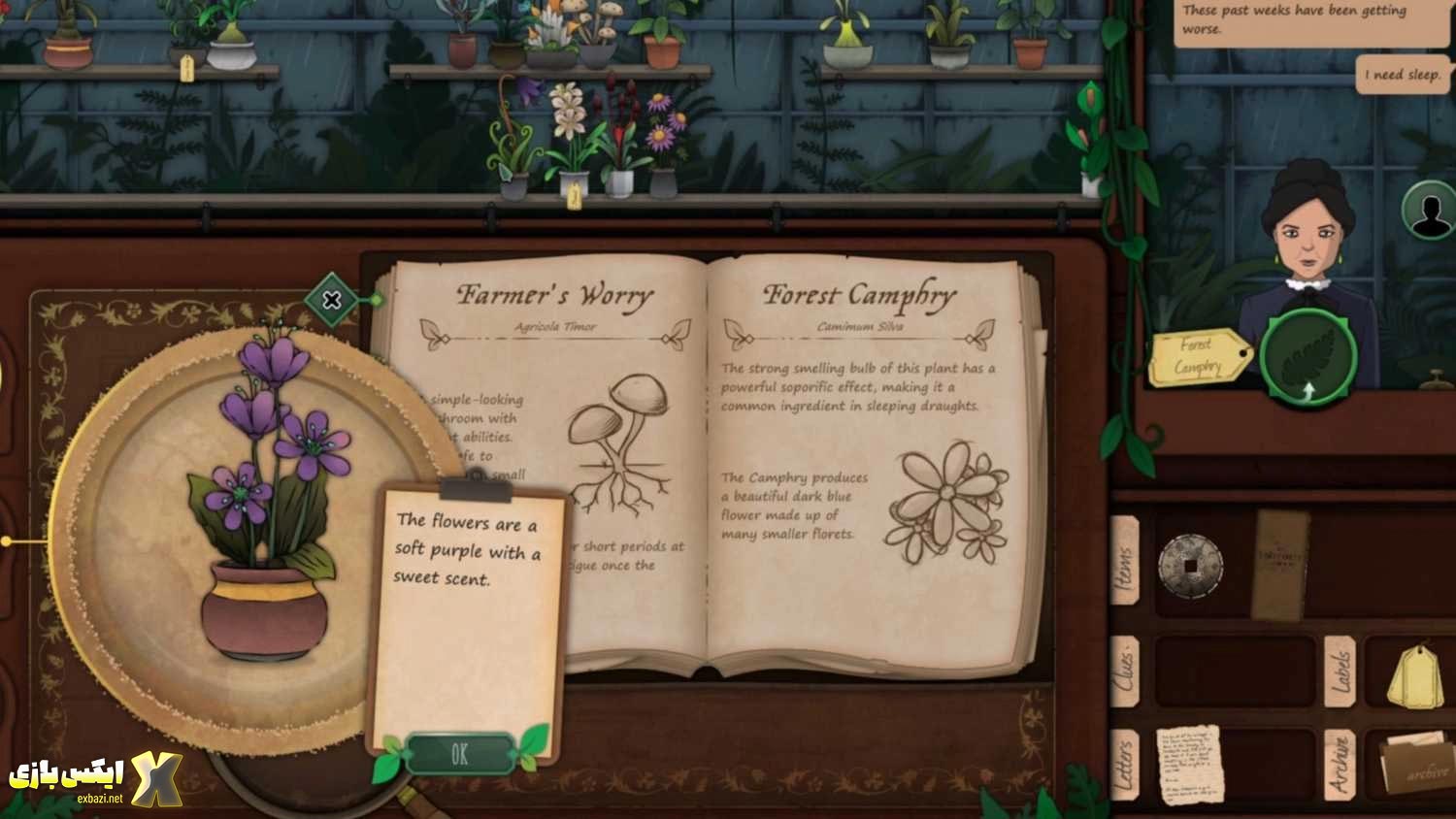Select the Forest Camphry request tag
1456x819 pixels.
1199,358
